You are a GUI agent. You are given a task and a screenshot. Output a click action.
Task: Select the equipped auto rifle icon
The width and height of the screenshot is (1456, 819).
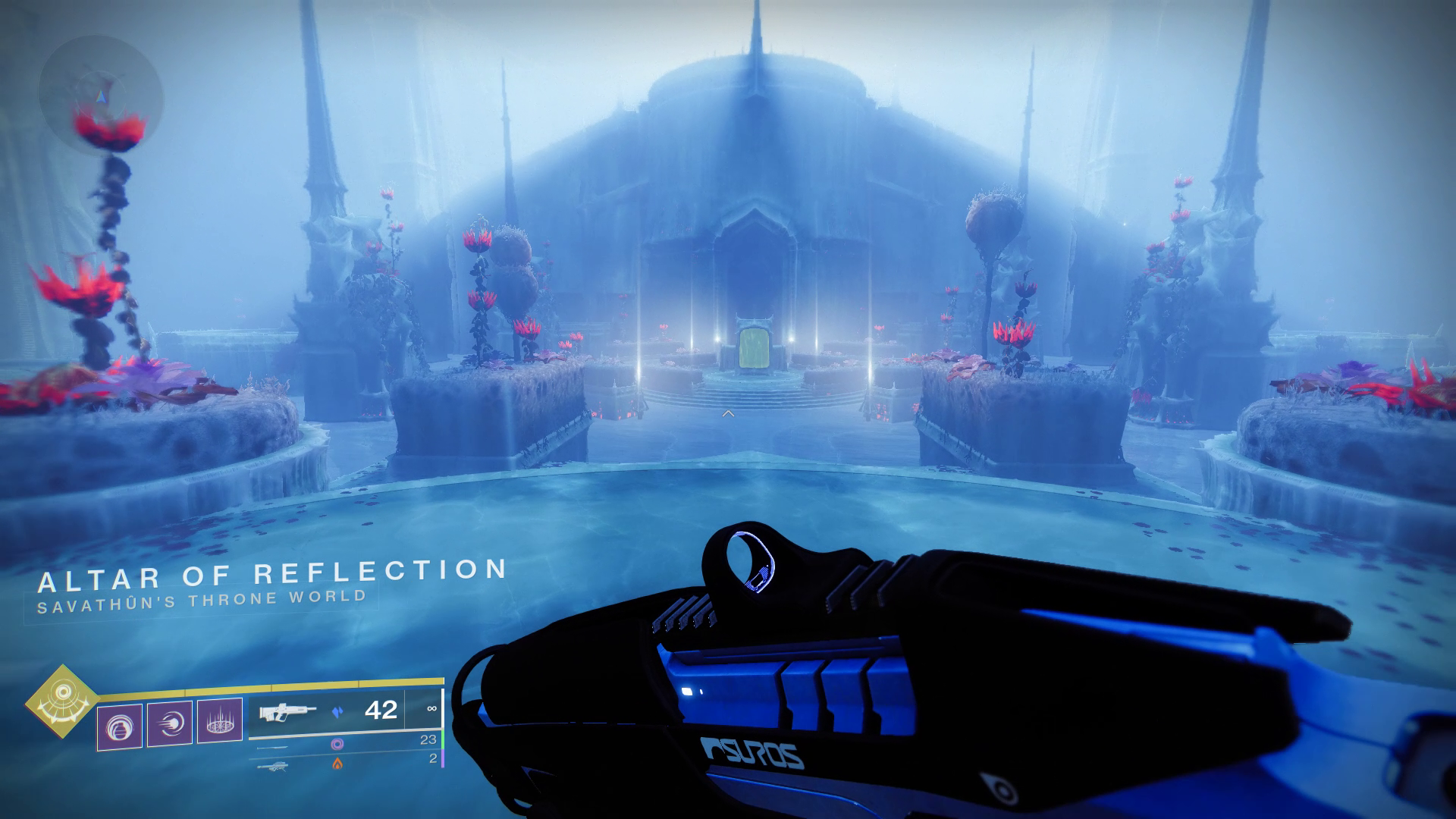[287, 713]
